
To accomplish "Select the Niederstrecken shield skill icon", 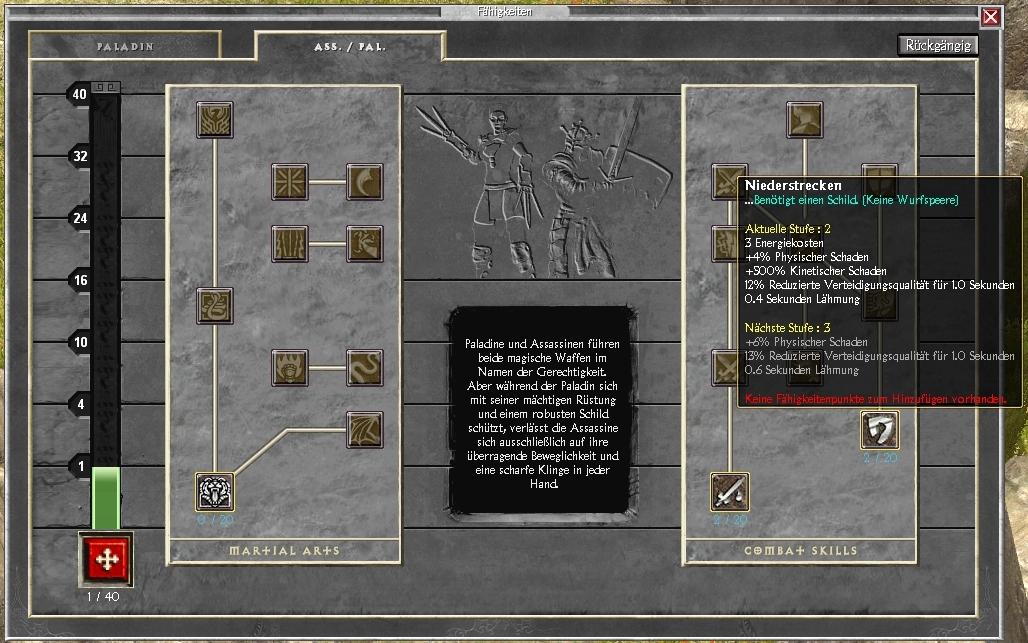I will tap(879, 430).
